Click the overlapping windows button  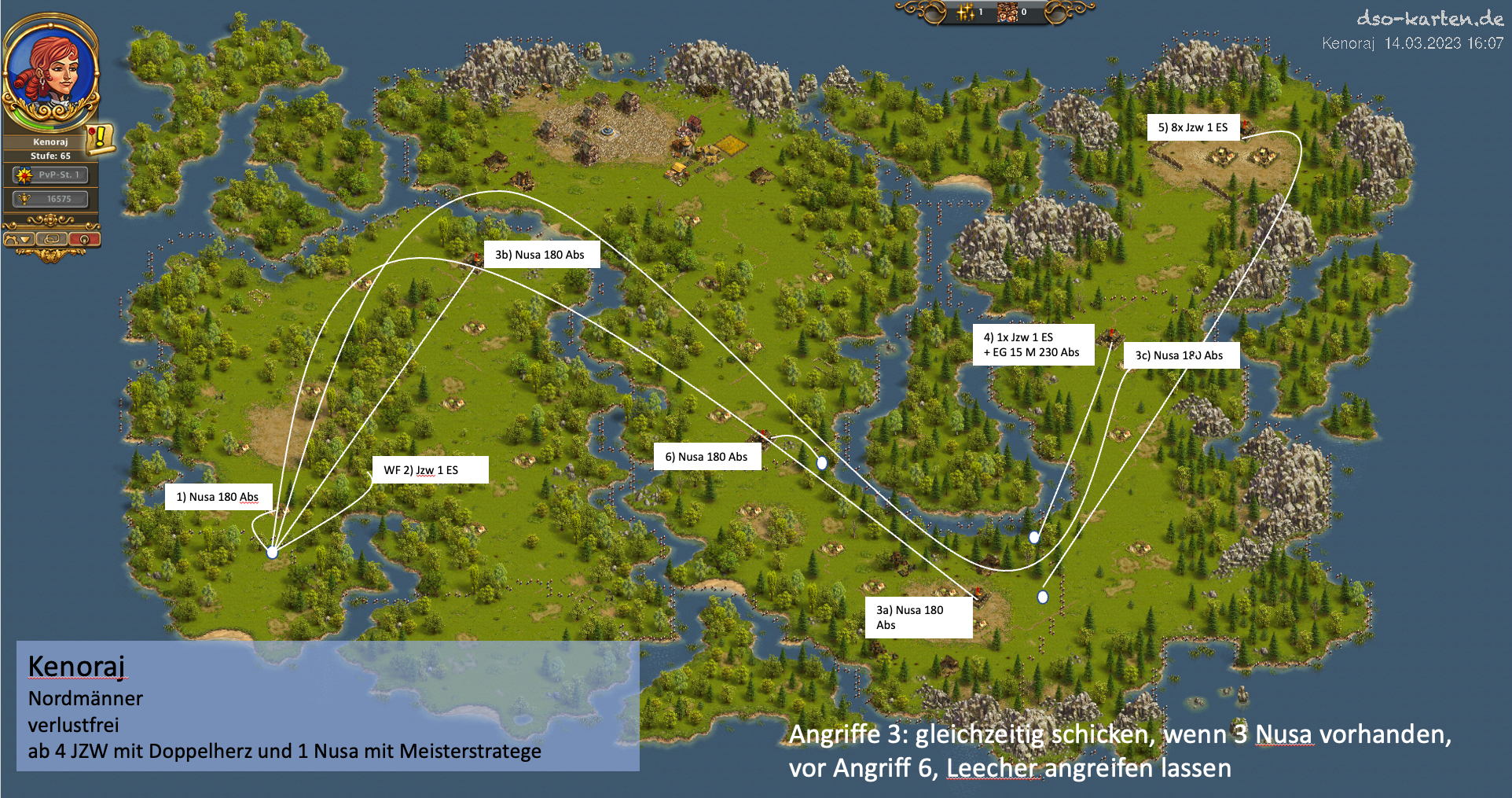coord(52,239)
